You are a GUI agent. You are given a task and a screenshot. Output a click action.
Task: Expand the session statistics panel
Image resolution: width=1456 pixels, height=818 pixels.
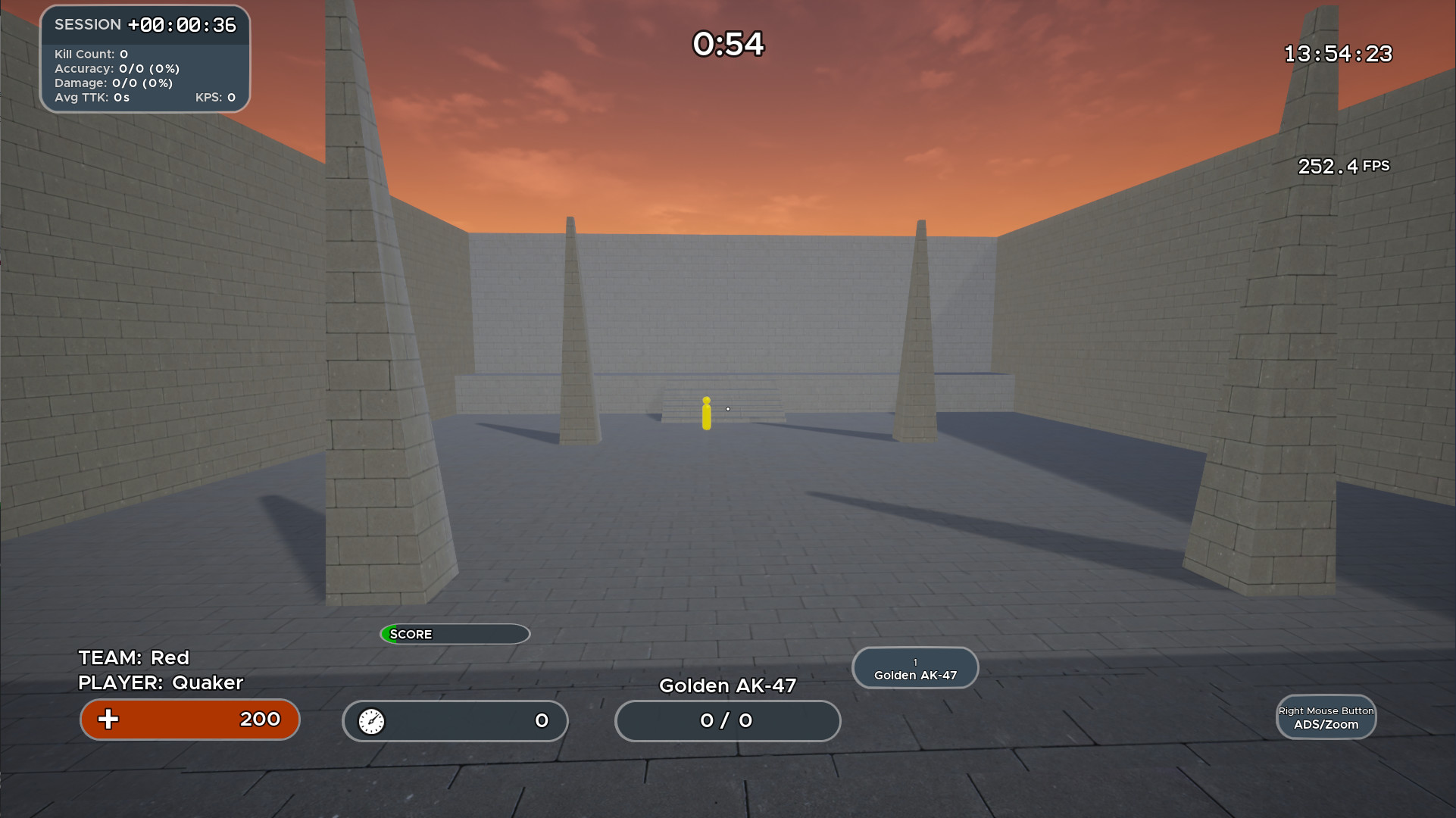(x=145, y=59)
